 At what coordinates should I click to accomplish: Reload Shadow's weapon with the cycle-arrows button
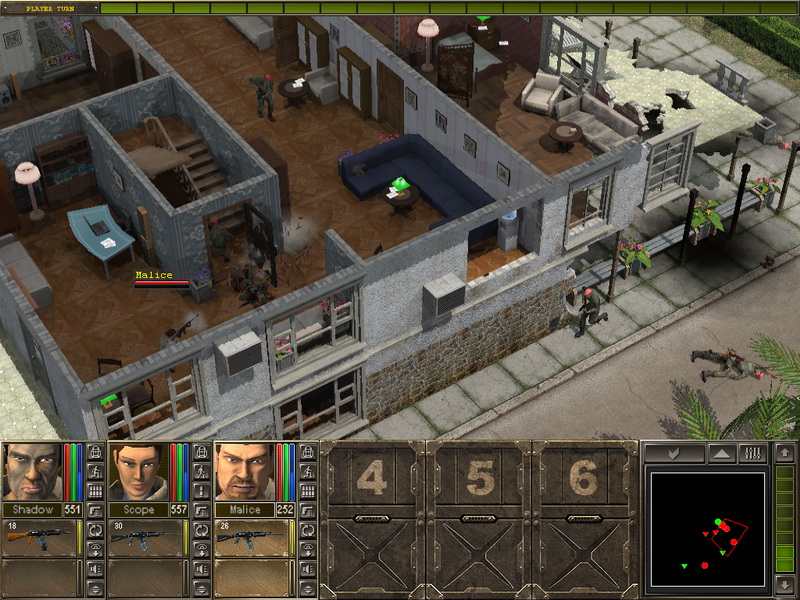[95, 529]
